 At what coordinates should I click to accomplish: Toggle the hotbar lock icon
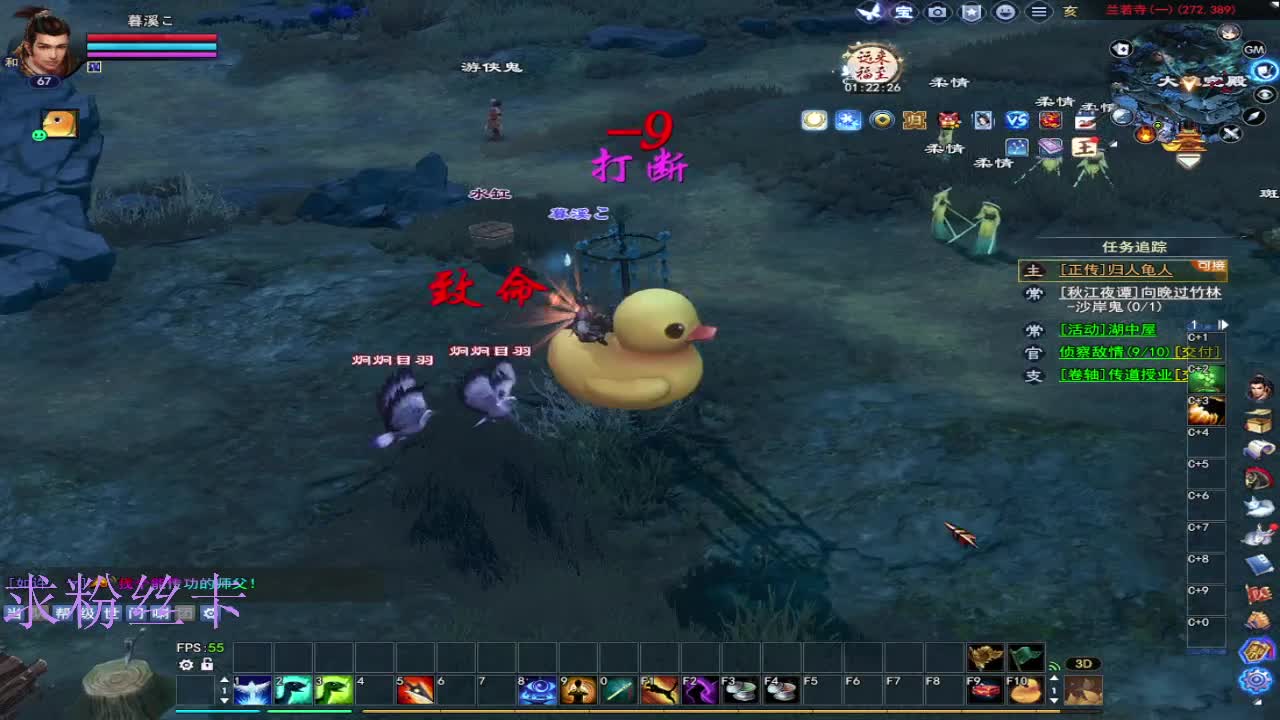coord(206,665)
